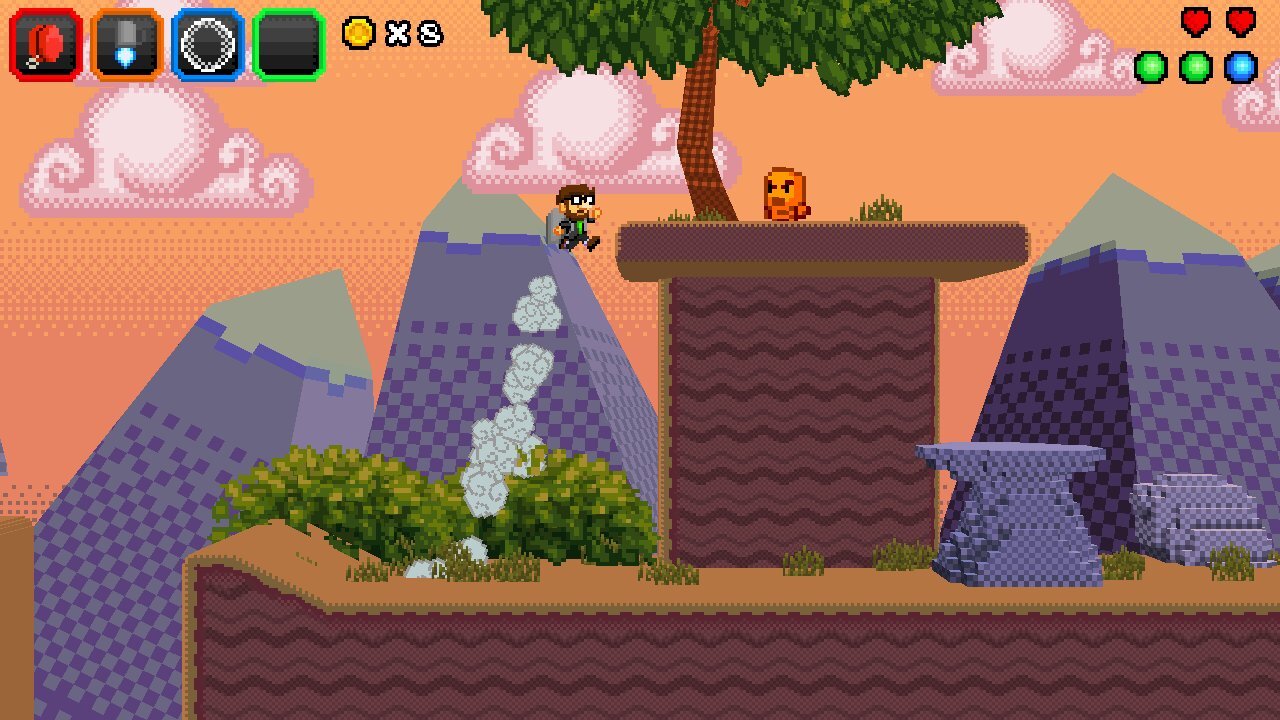Select the player character wearing glasses
Screen dimensions: 1280x720
pyautogui.click(x=577, y=218)
